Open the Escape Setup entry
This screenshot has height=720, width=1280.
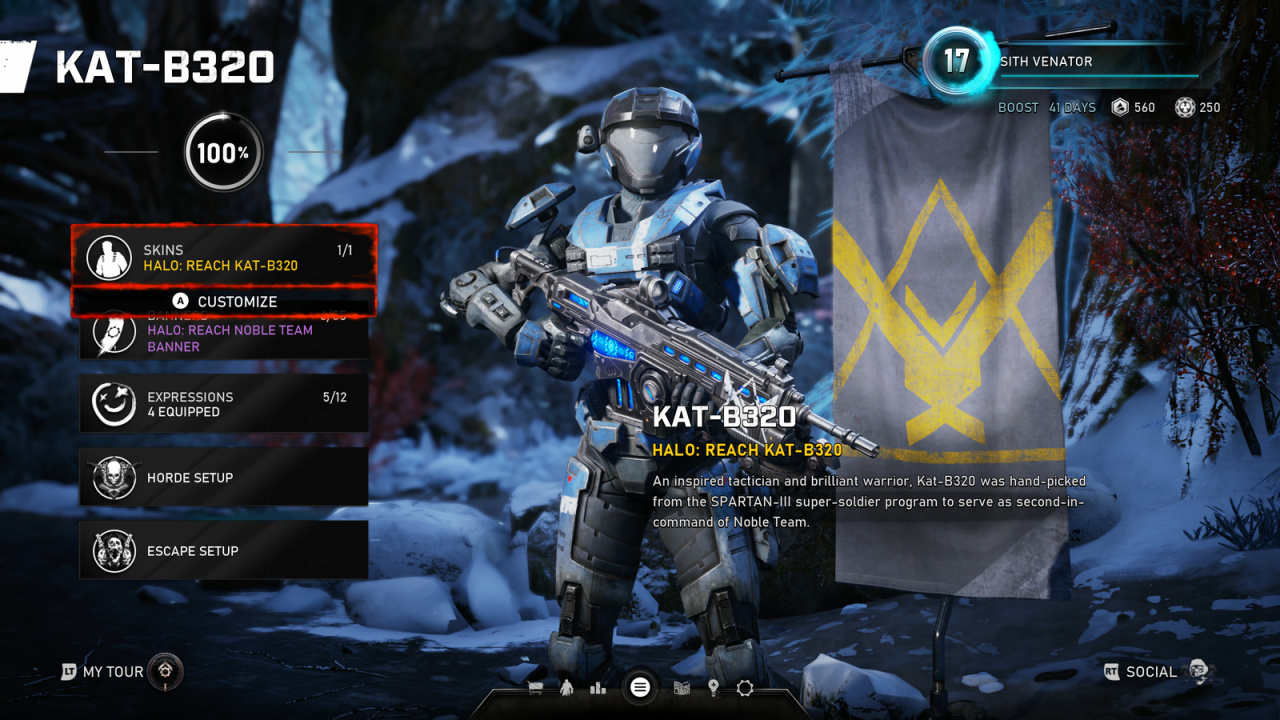(x=224, y=551)
